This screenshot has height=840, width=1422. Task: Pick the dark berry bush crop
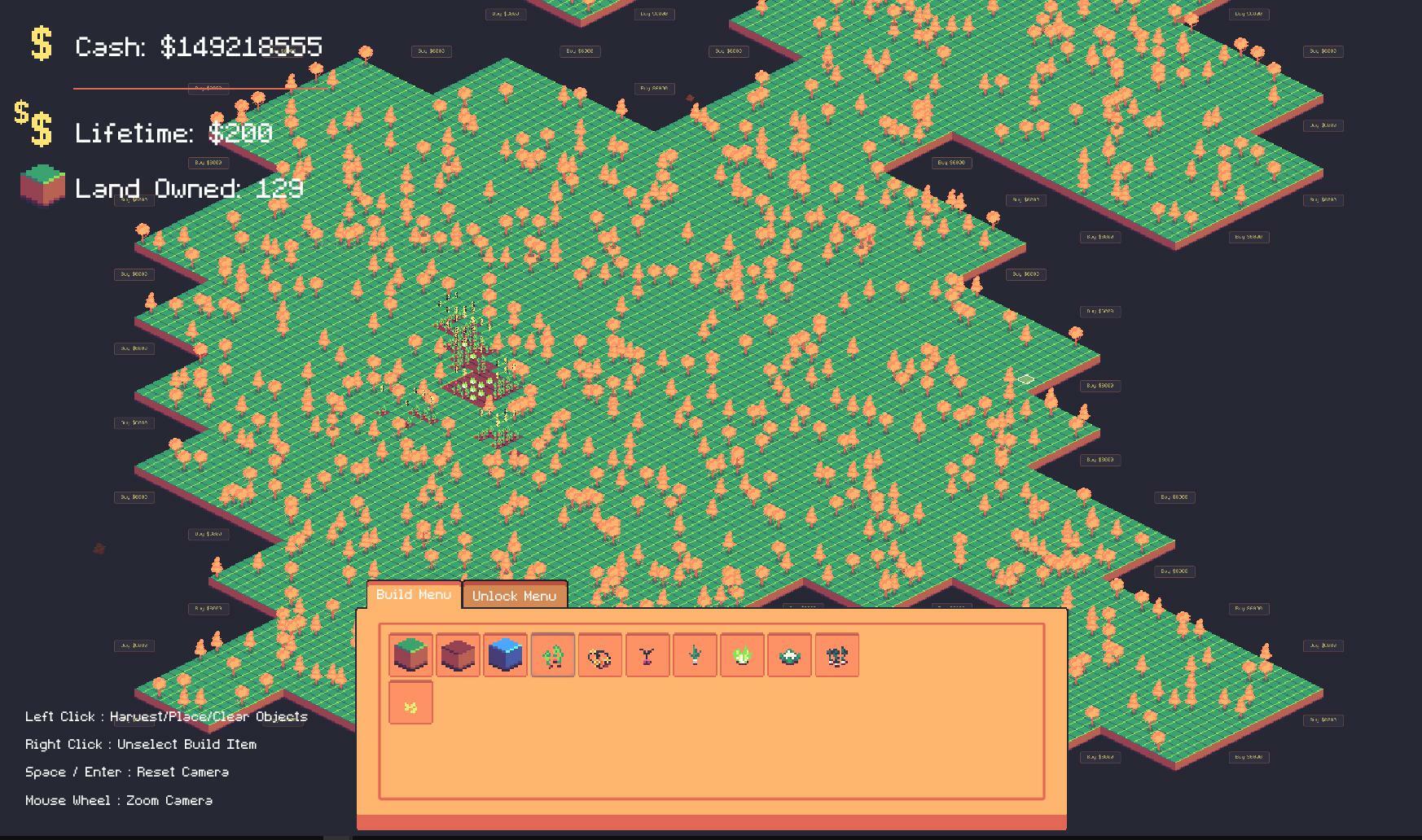tap(836, 655)
